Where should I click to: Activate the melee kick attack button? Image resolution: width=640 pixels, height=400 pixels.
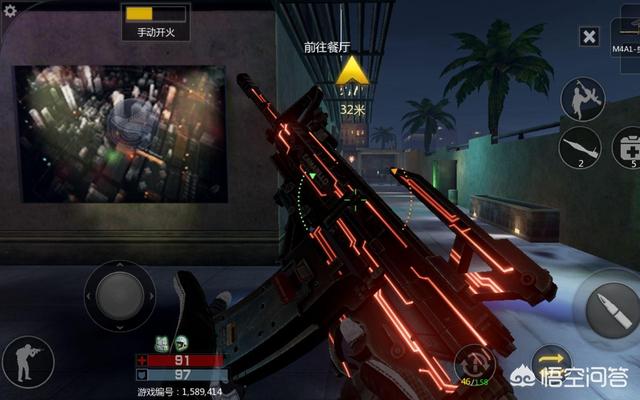[x=581, y=99]
